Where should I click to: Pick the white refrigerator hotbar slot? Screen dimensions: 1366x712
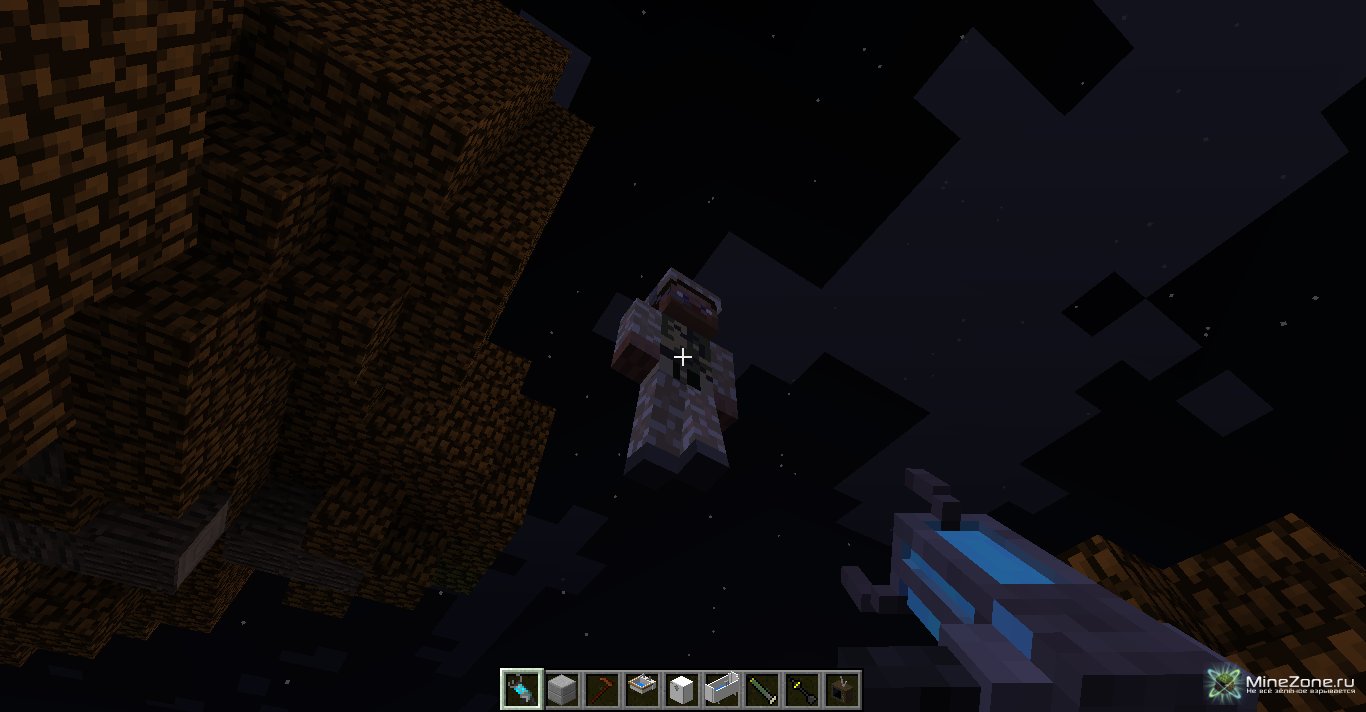coord(681,689)
